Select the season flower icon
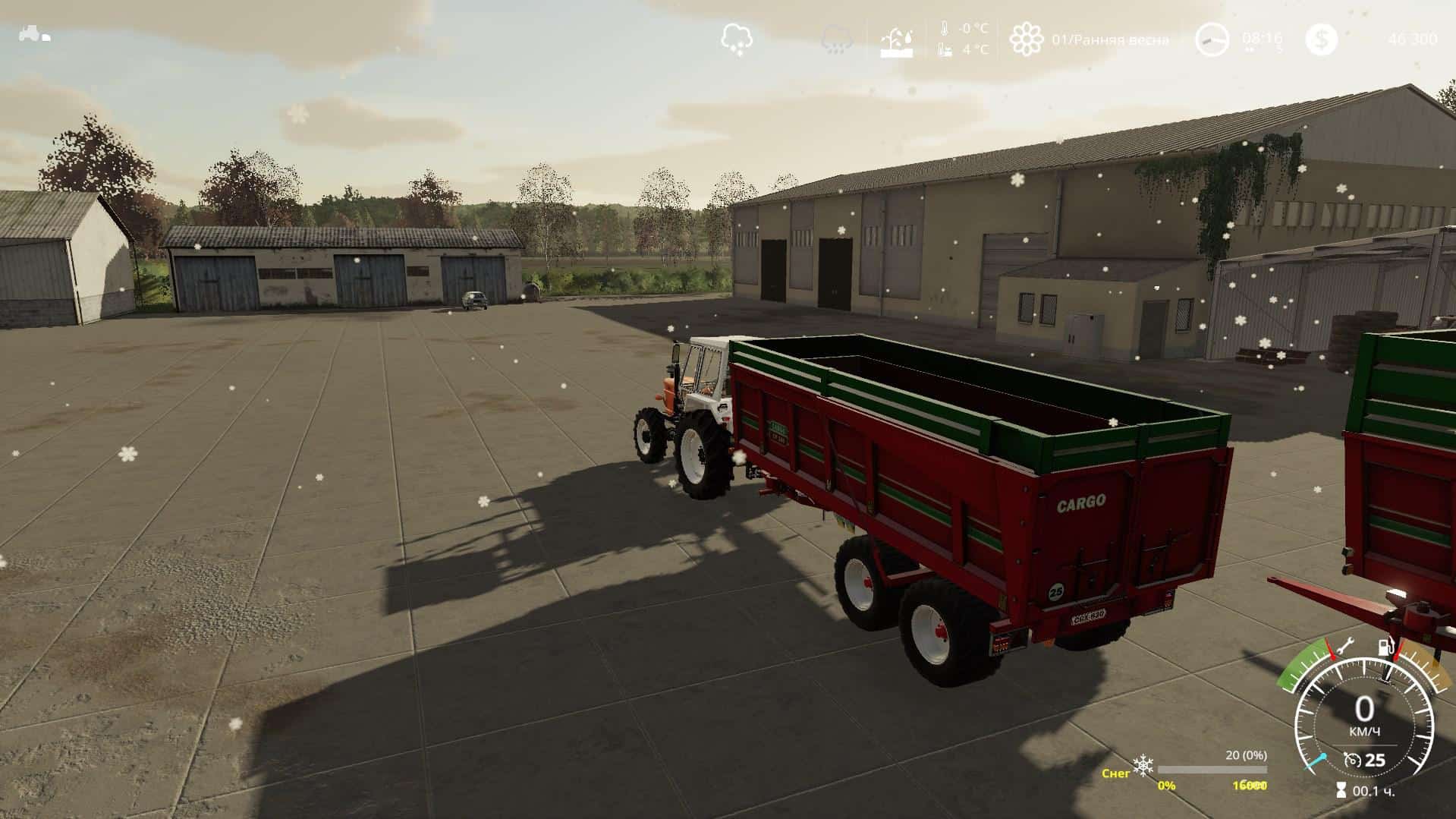Screen dimensions: 1456x819 point(1026,39)
